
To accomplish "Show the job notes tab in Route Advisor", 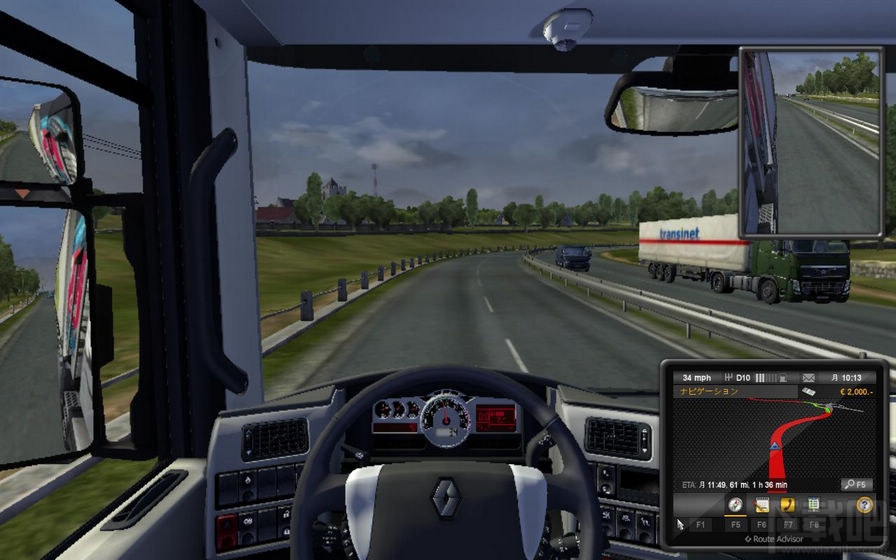I will [x=762, y=505].
